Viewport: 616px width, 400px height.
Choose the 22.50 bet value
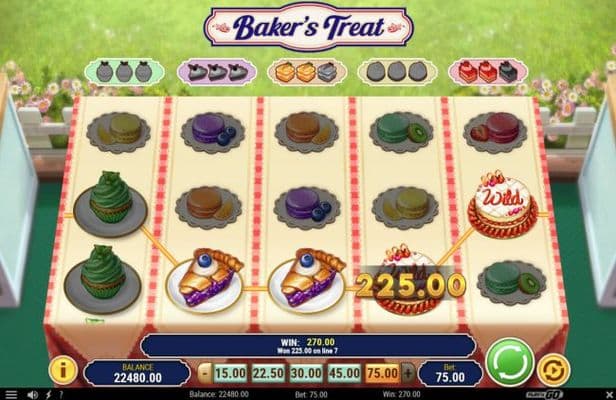coord(267,373)
